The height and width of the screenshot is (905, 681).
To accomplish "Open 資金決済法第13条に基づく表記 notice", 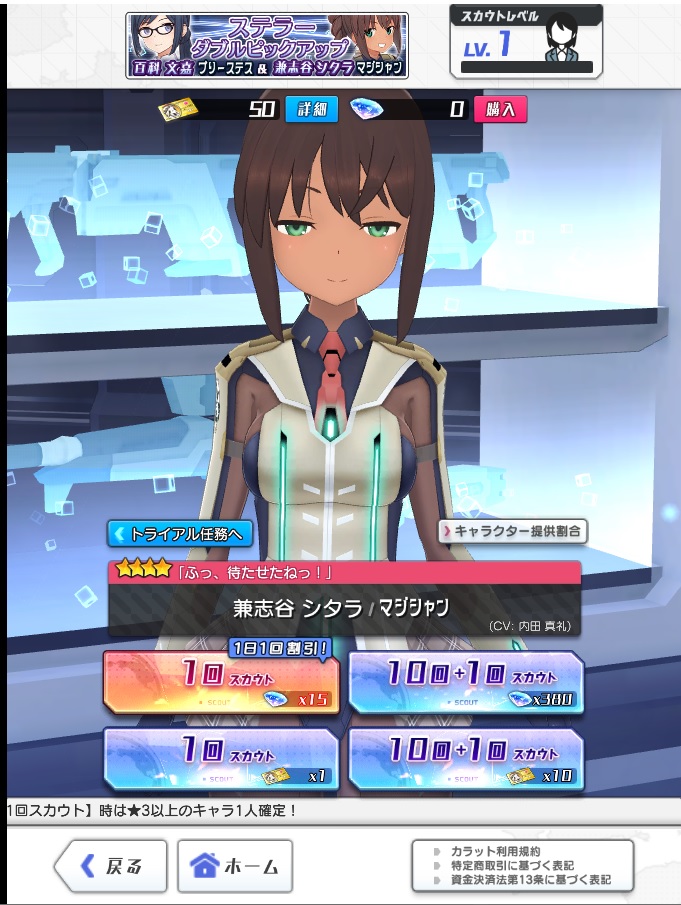I will tap(530, 881).
